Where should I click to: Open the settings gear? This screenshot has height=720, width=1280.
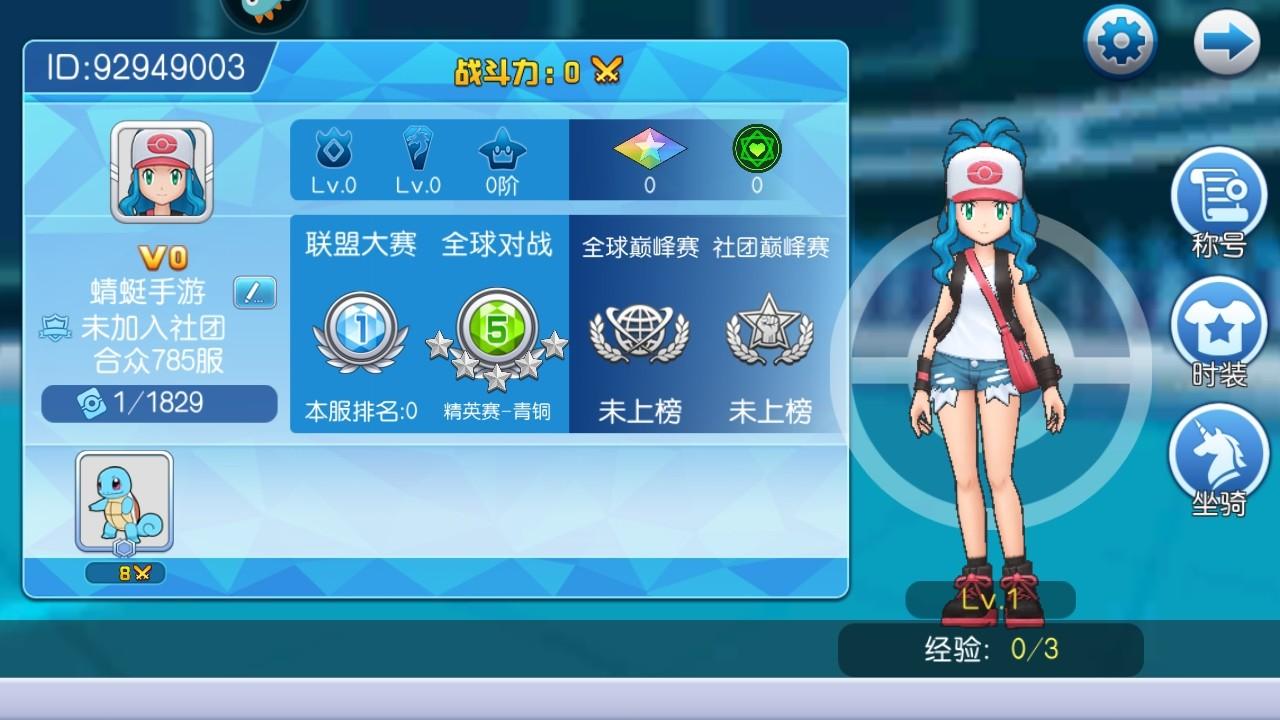coord(1119,40)
